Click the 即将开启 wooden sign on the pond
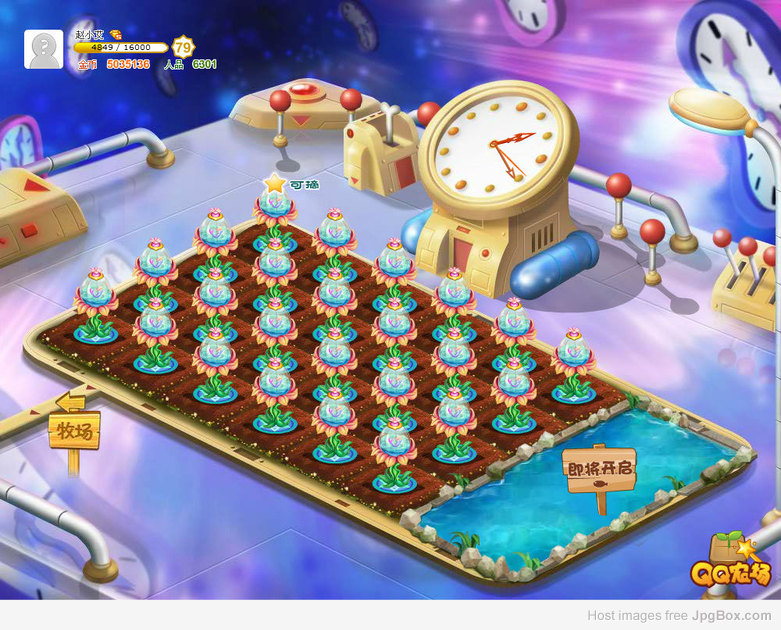This screenshot has height=630, width=781. click(x=600, y=468)
